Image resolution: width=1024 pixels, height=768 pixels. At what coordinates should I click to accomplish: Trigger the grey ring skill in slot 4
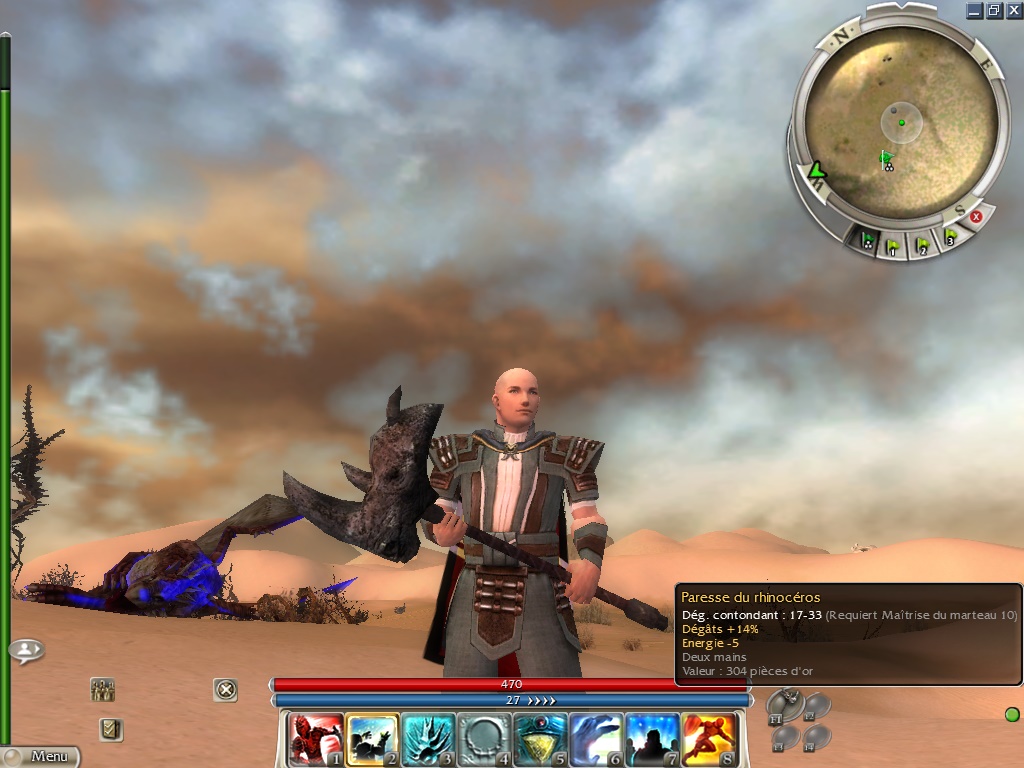tap(485, 740)
